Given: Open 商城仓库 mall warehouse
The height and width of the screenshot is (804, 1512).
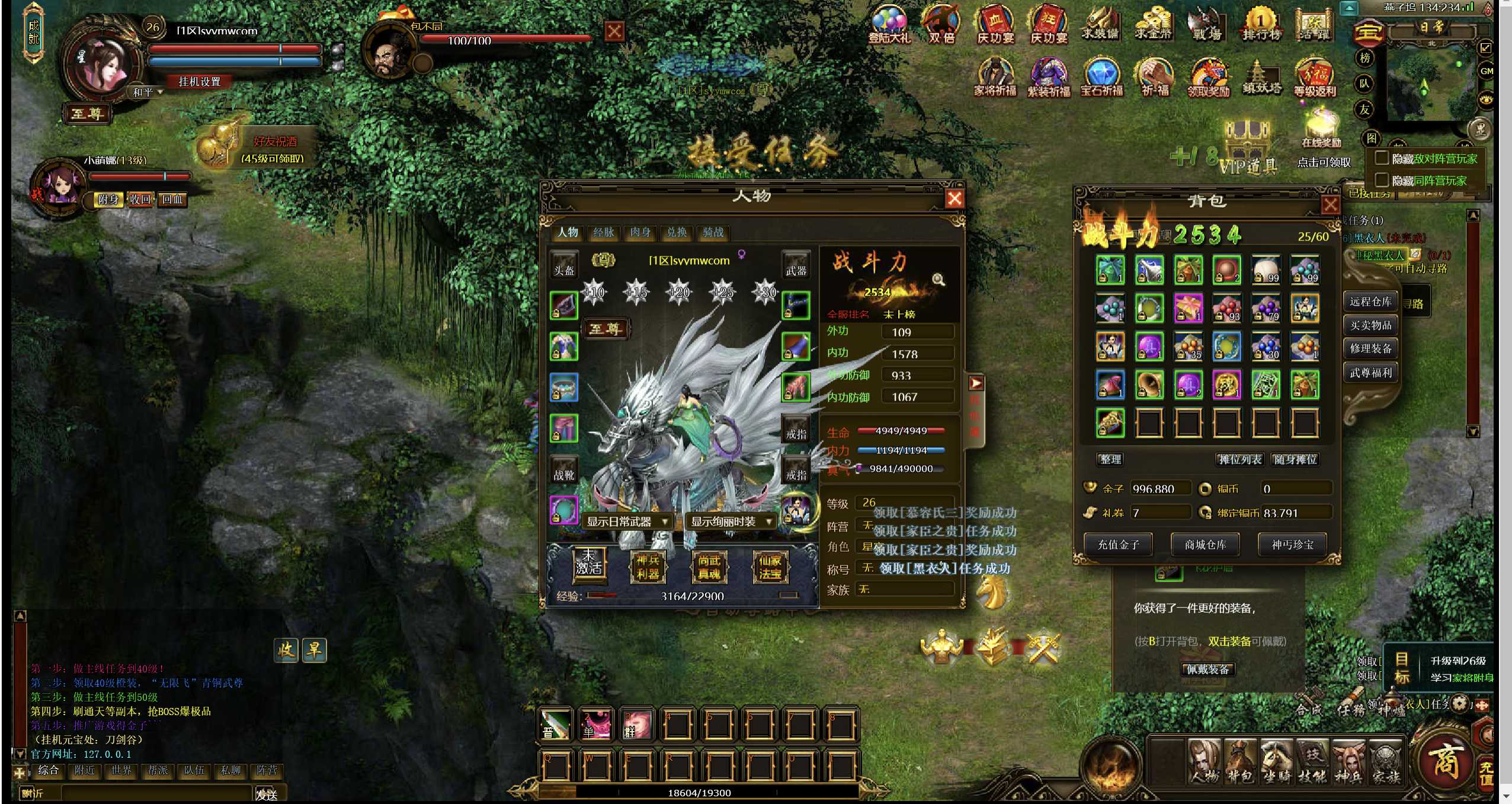Looking at the screenshot, I should point(1205,544).
